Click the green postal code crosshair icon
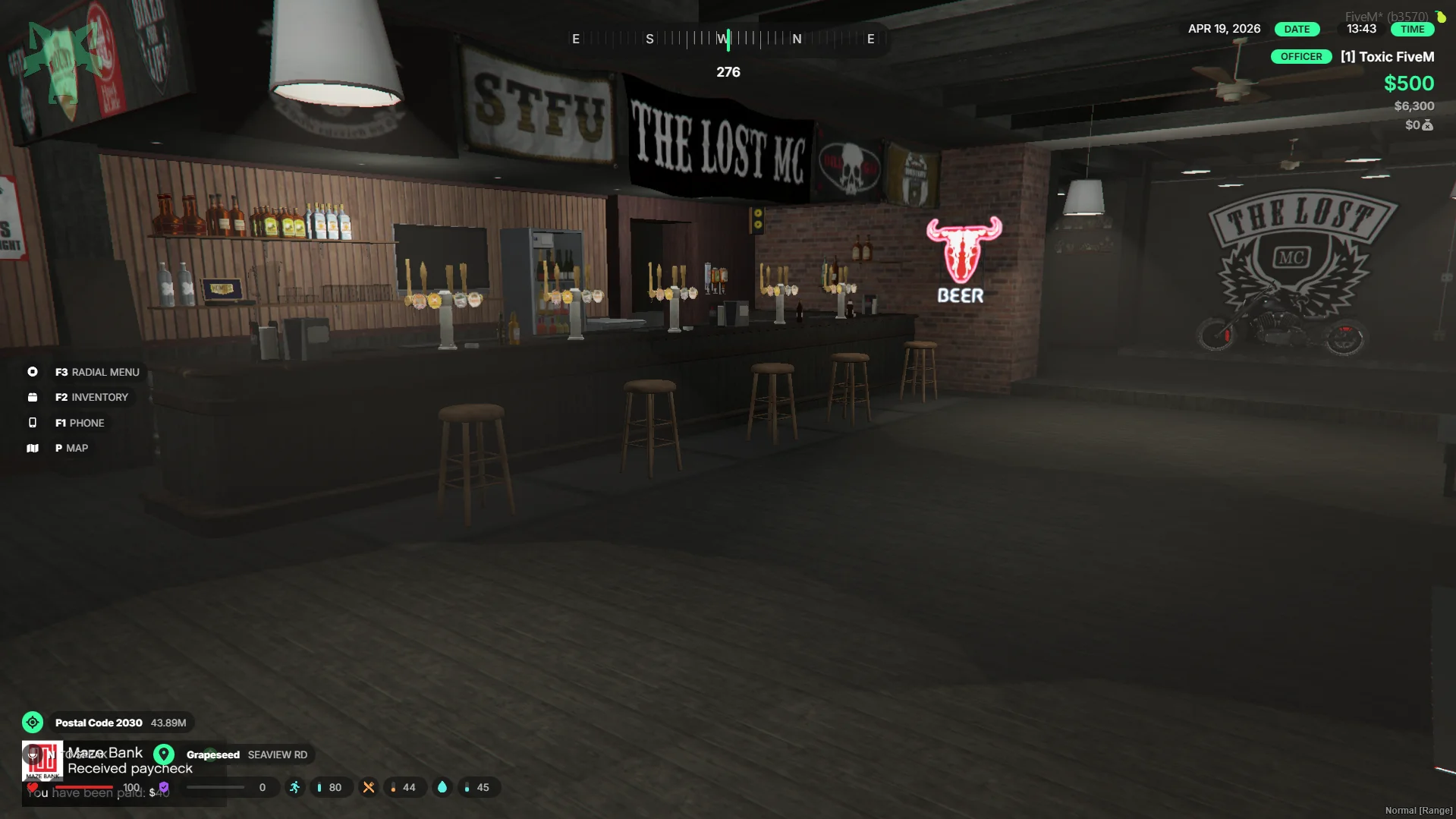This screenshot has width=1456, height=819. pyautogui.click(x=33, y=723)
